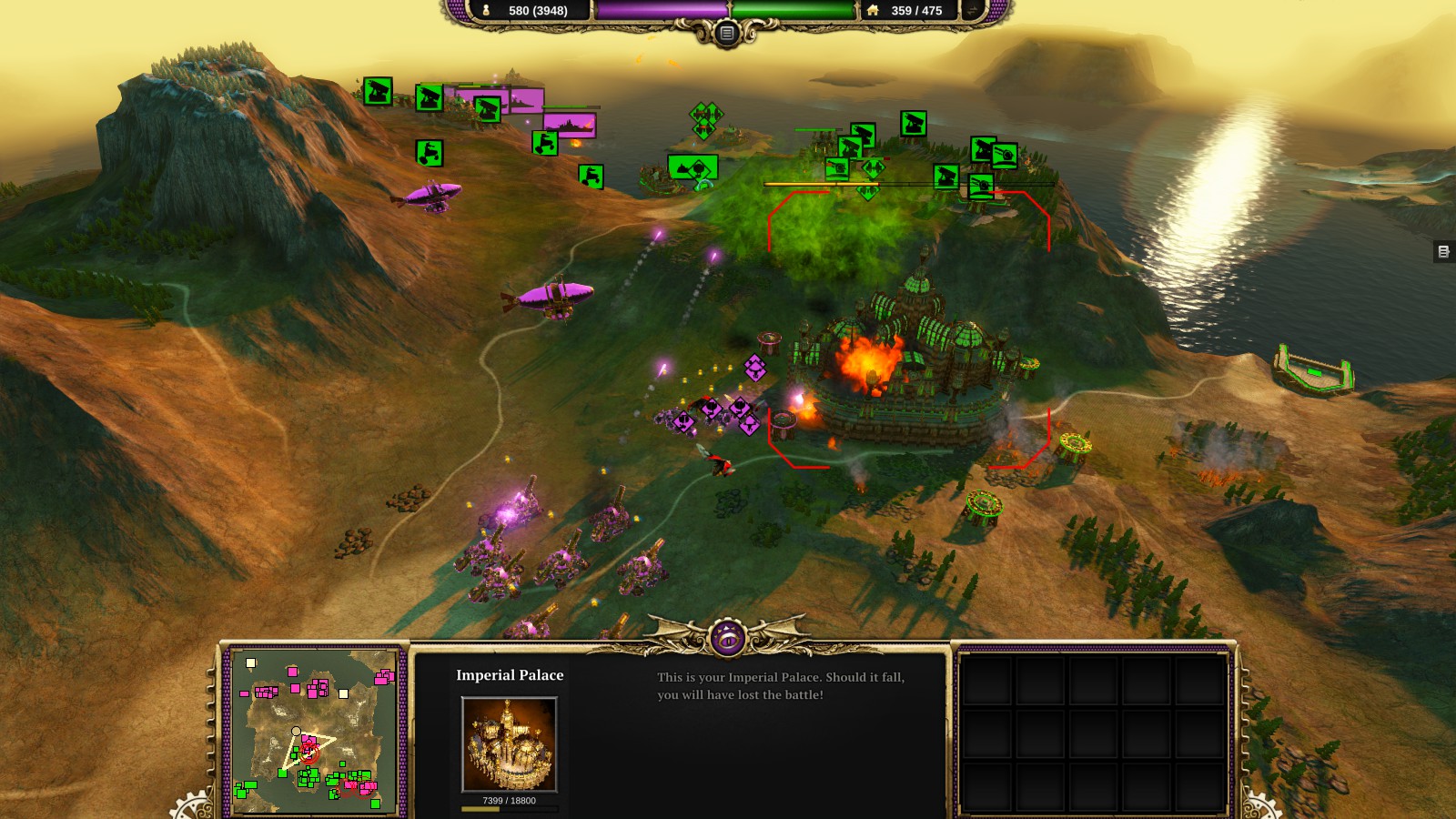The height and width of the screenshot is (819, 1456).
Task: Select the Imperial Palace portrait
Action: tap(509, 744)
